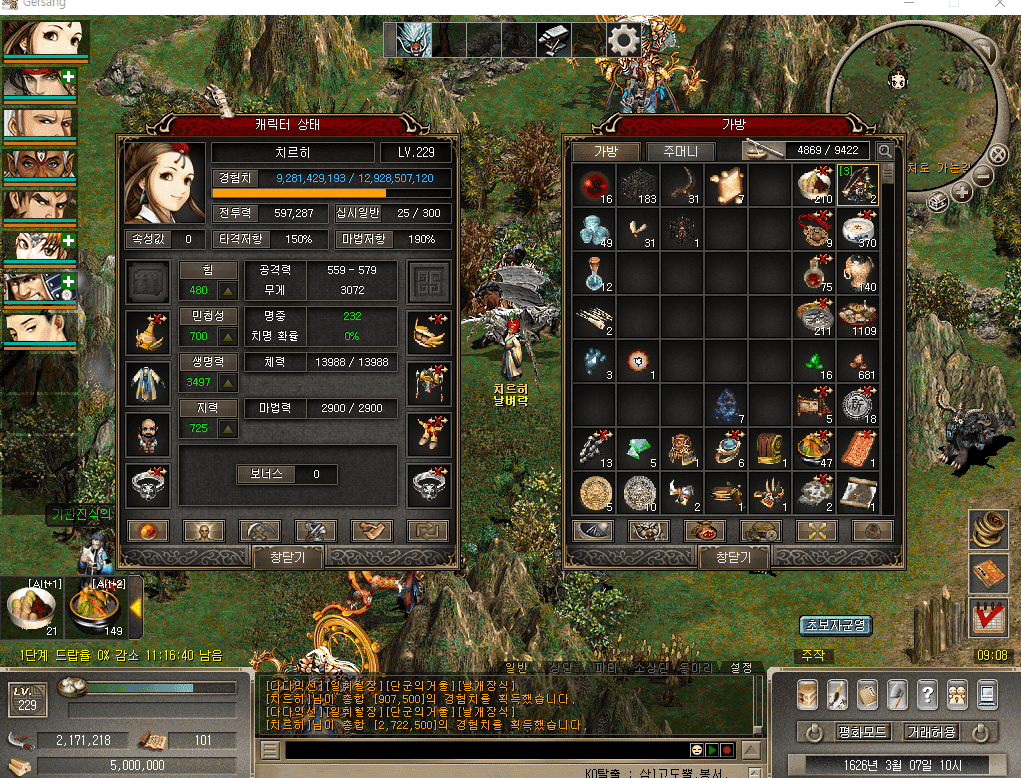Use the quick-slot food bowl with 21 count
Screen dimensions: 1021x778
tap(31, 608)
